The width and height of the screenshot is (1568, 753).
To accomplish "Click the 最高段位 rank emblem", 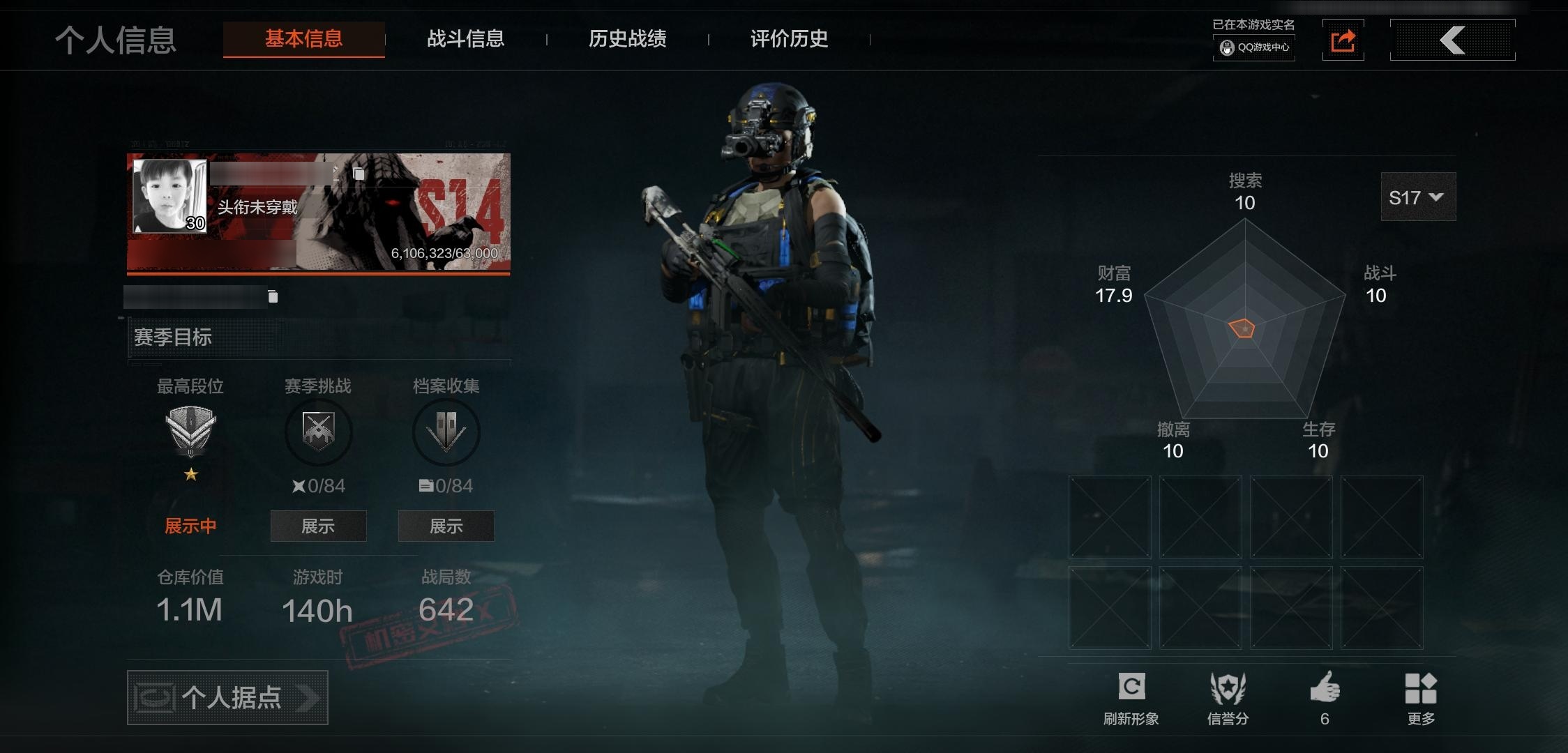I will tap(190, 430).
